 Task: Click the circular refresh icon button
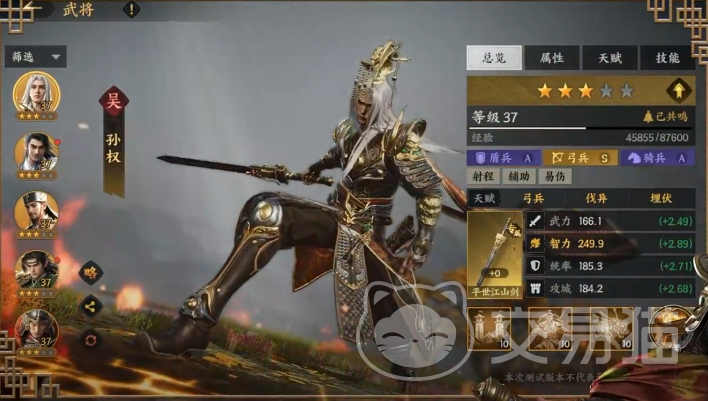coord(90,339)
